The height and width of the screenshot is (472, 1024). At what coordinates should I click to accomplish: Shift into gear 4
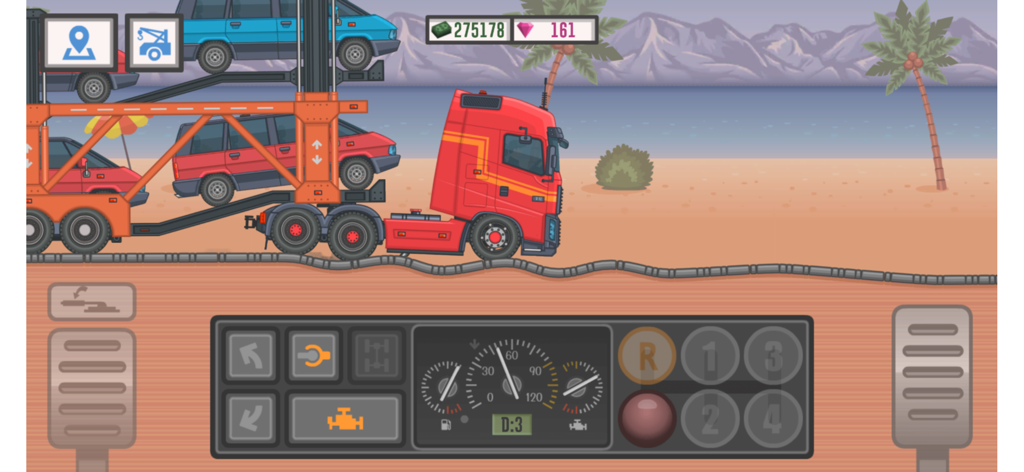[x=773, y=417]
